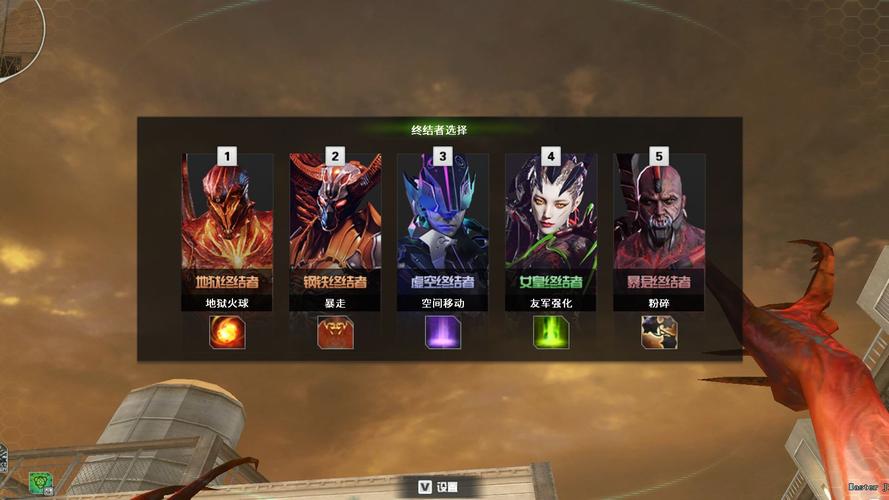The height and width of the screenshot is (500, 889).
Task: Click the purple 空间移动 skill icon
Action: pos(443,332)
